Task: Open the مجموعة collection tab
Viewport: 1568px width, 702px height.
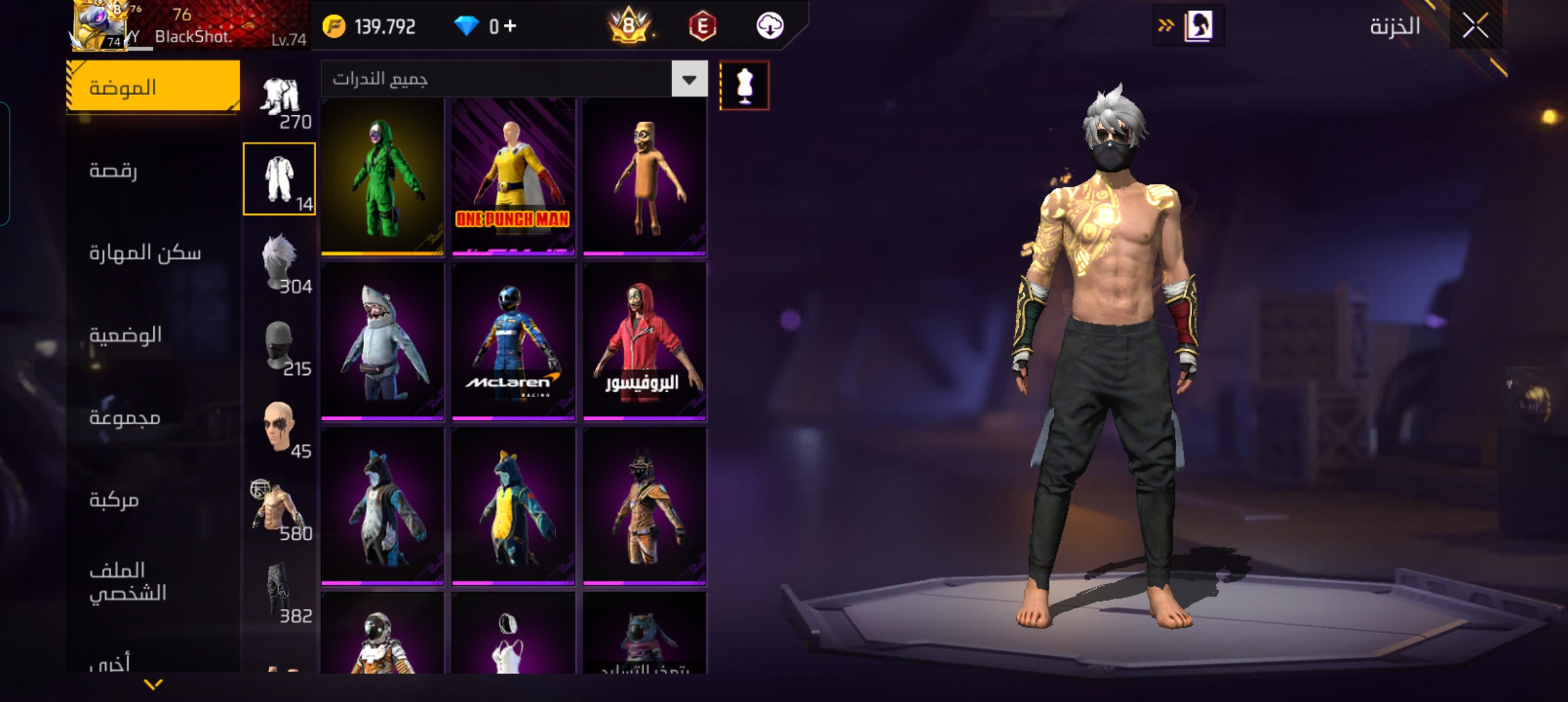Action: tap(125, 417)
